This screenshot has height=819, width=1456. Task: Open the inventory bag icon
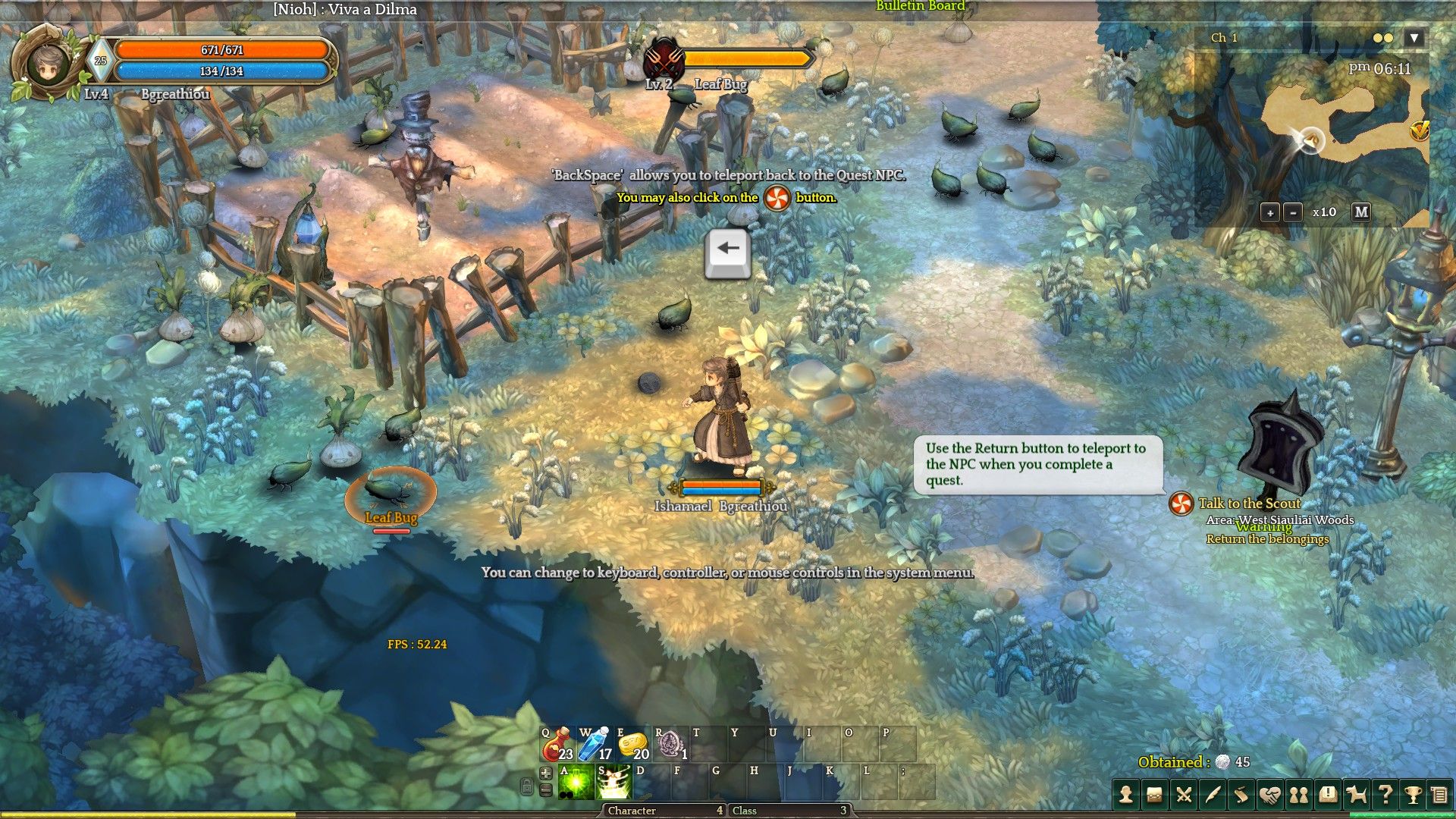[x=1154, y=794]
